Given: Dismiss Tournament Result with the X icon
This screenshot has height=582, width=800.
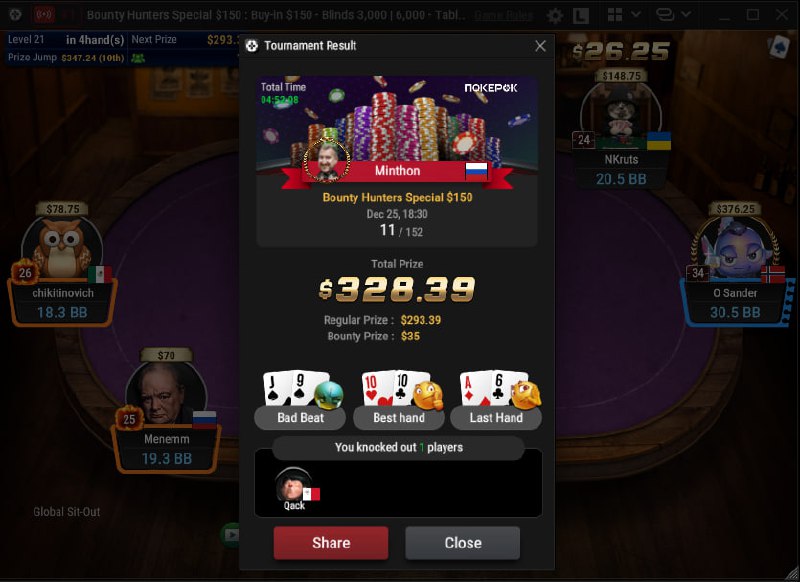Looking at the screenshot, I should click(x=540, y=46).
